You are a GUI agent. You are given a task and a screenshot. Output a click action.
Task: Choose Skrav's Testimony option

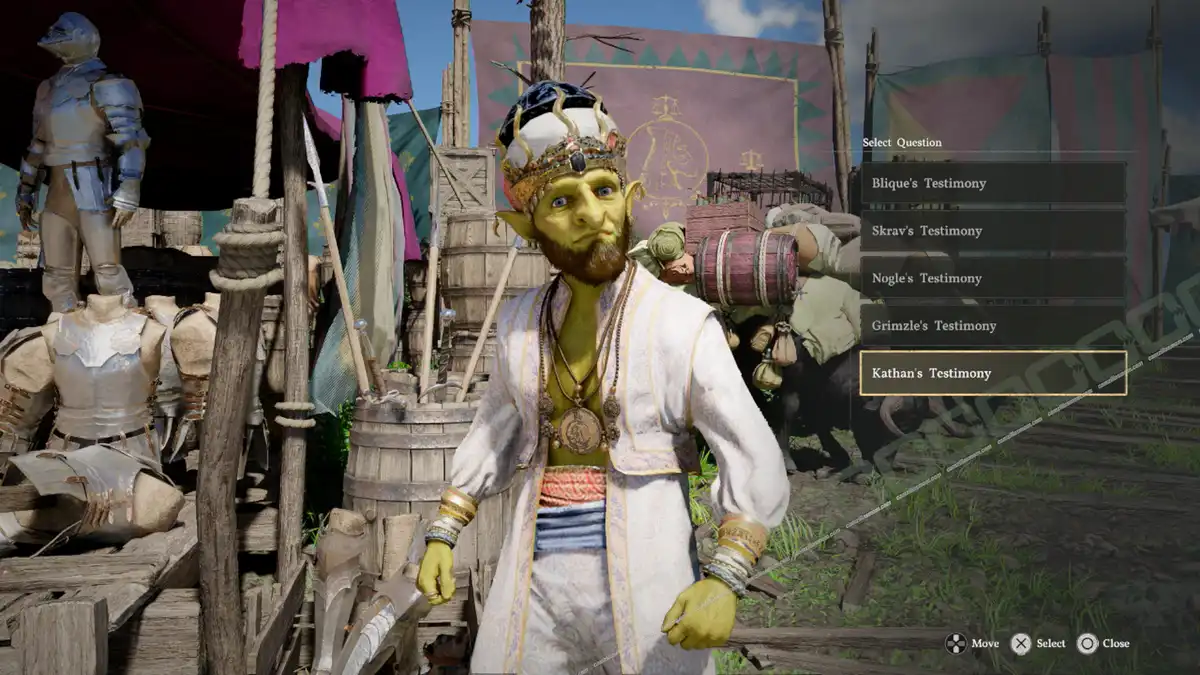click(992, 231)
